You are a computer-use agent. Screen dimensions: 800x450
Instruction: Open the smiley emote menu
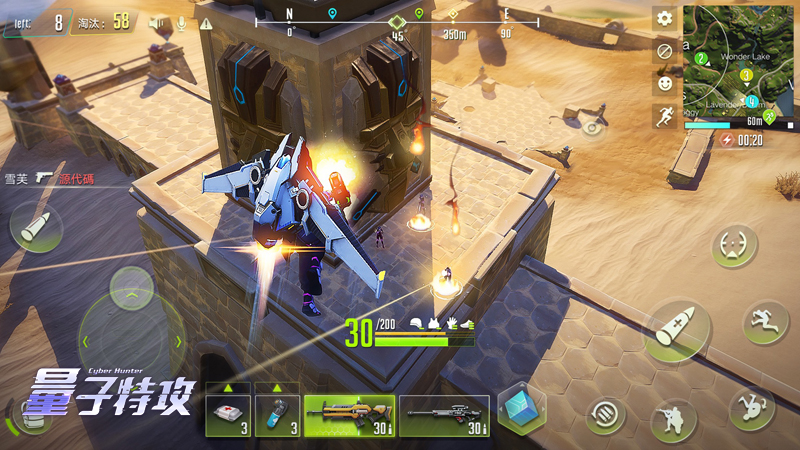point(664,82)
